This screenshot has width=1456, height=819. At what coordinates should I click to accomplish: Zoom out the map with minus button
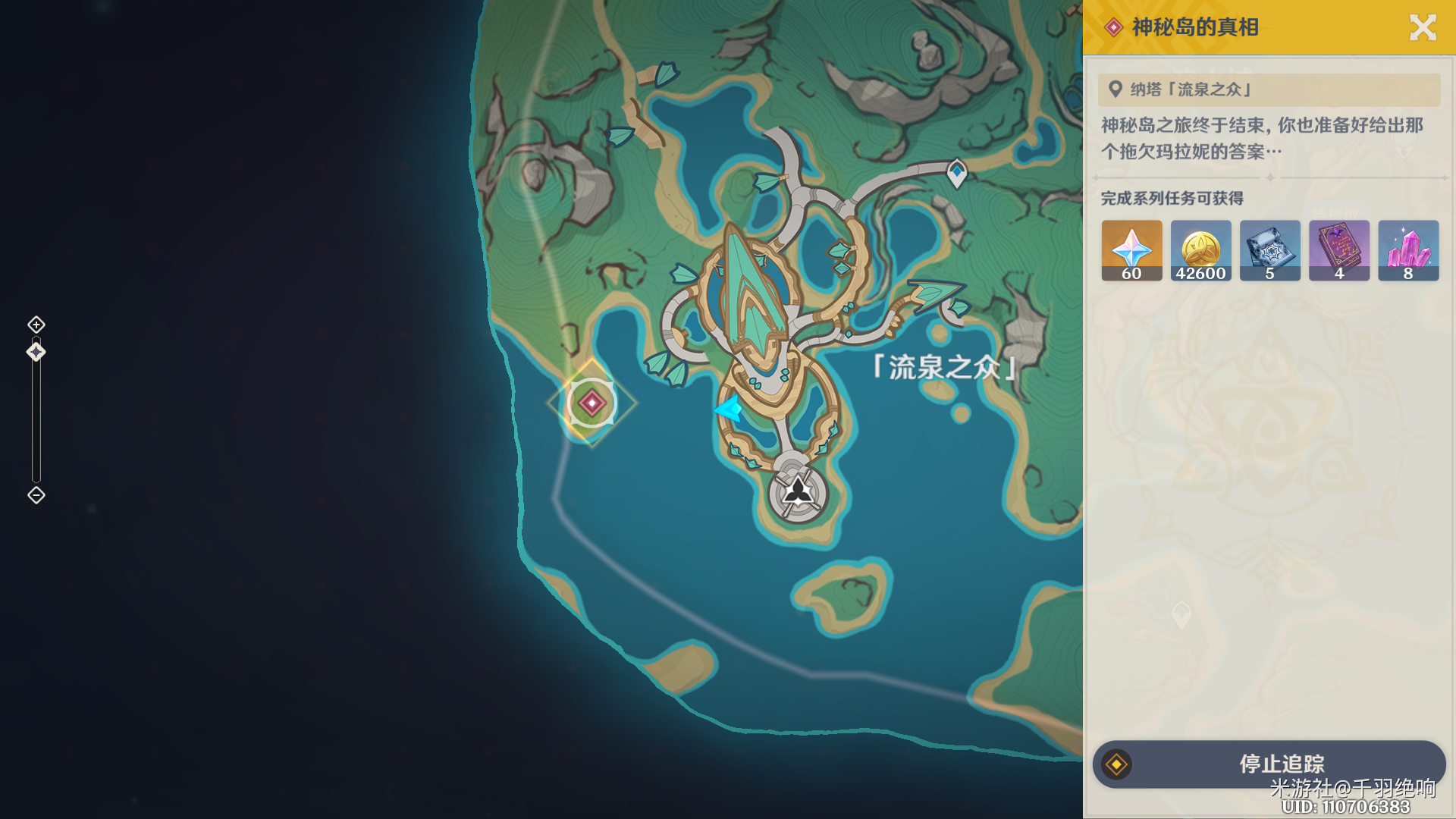point(36,495)
